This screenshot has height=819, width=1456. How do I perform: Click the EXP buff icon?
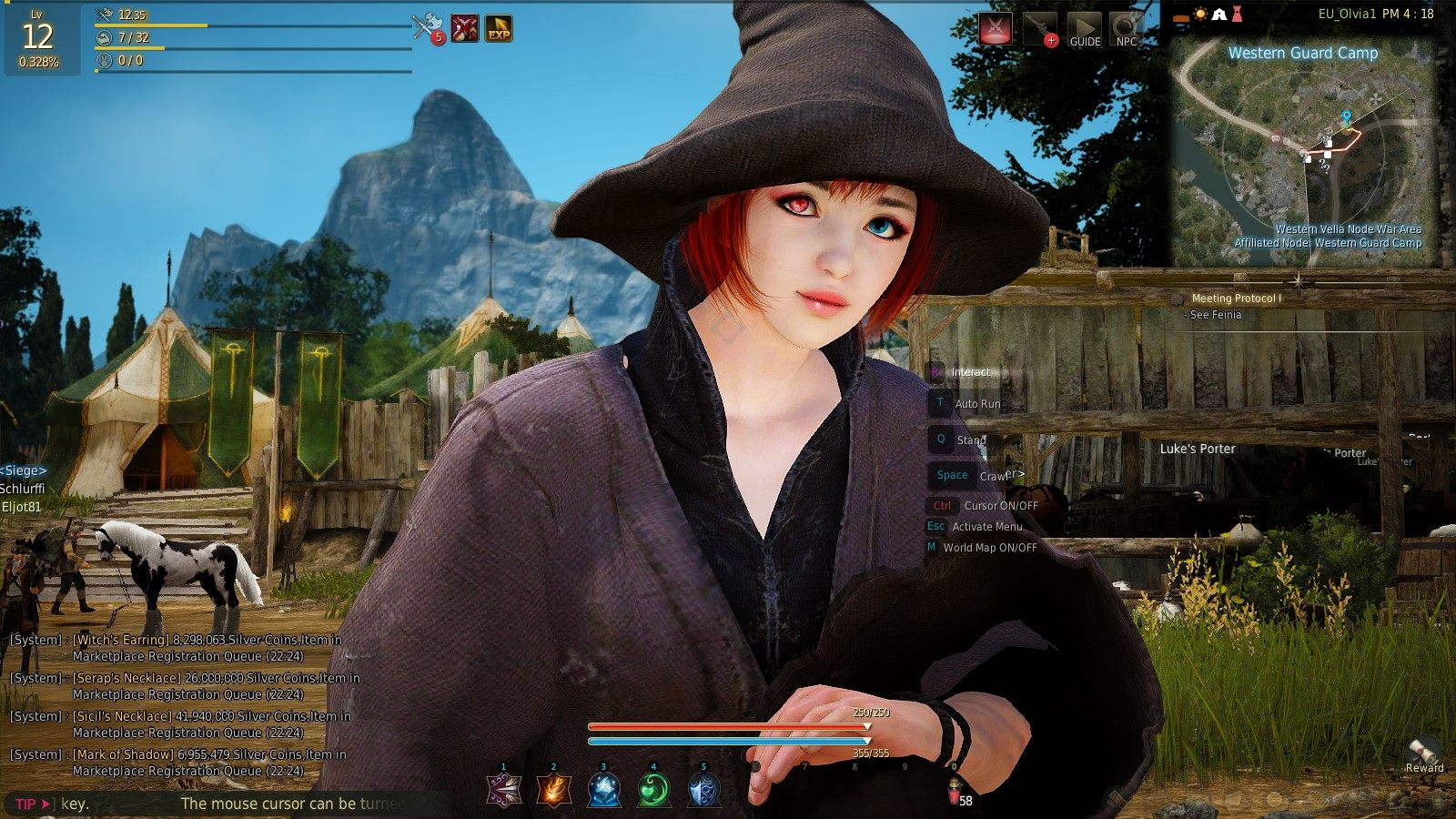pyautogui.click(x=499, y=28)
